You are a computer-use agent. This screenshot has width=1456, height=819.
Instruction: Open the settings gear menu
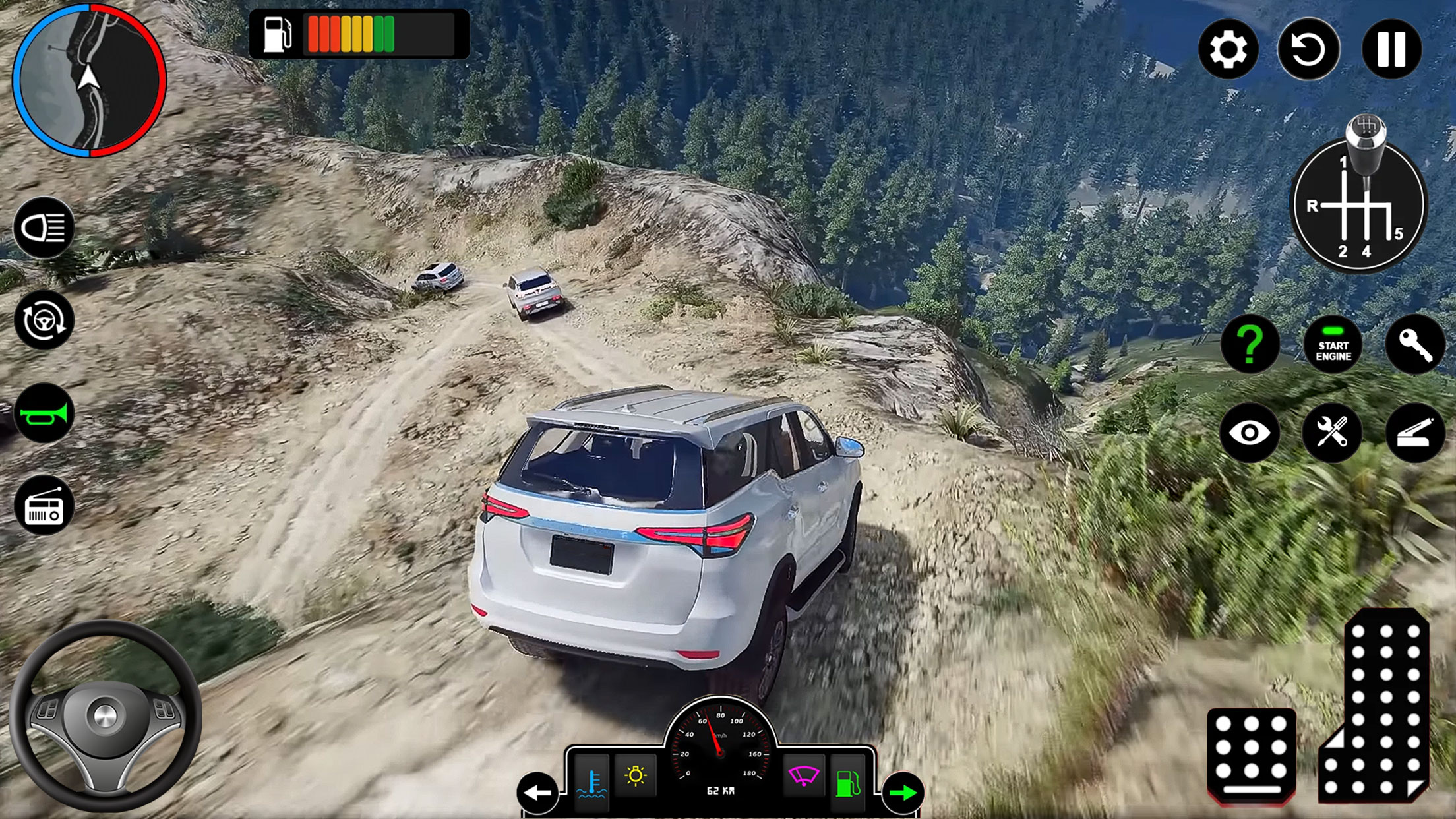[x=1229, y=47]
